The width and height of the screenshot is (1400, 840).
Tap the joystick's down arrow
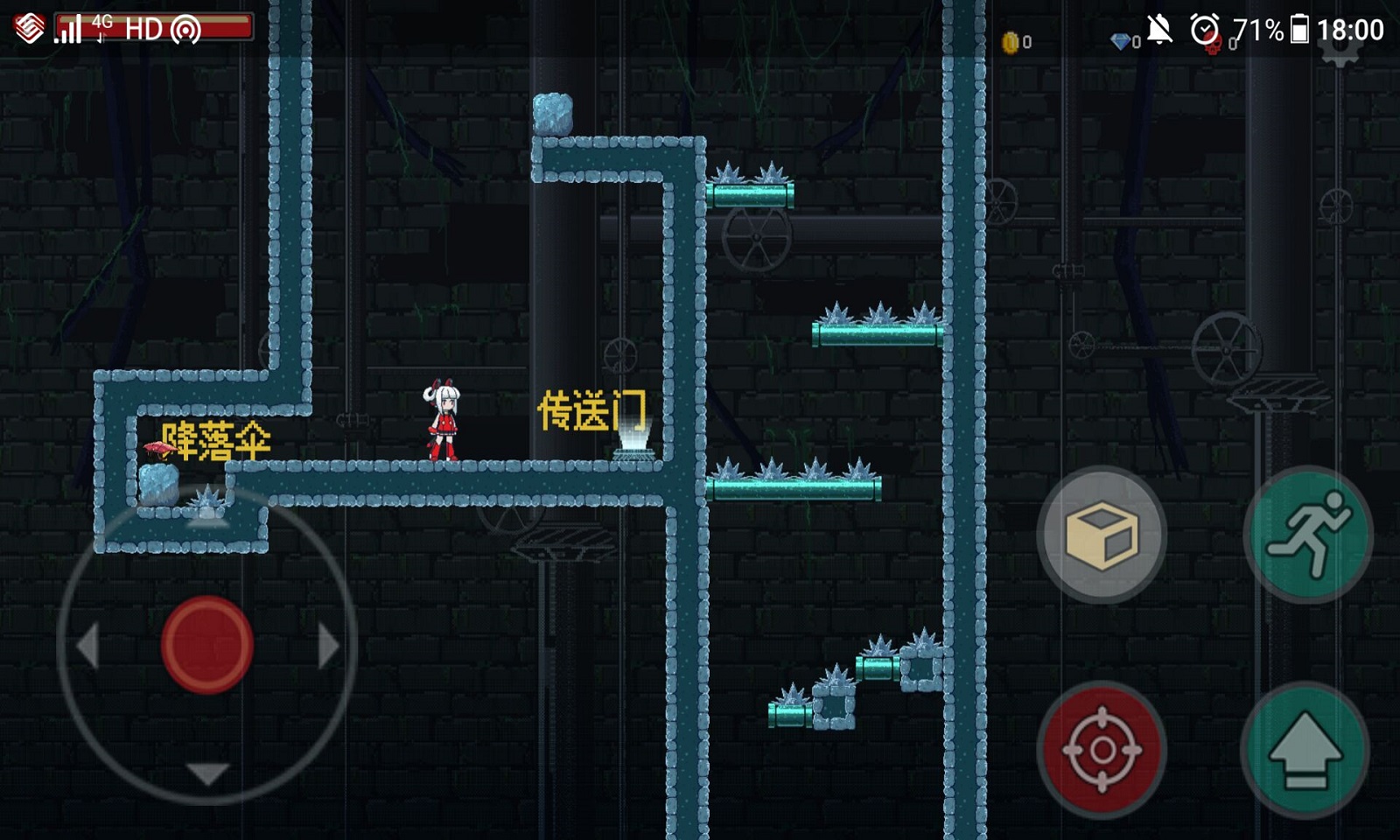click(x=207, y=773)
